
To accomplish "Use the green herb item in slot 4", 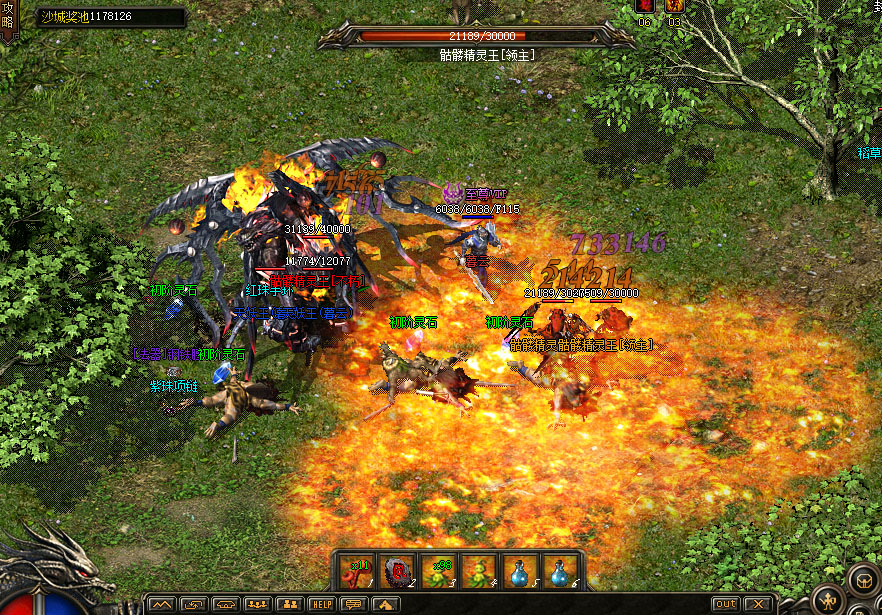I will (x=480, y=571).
